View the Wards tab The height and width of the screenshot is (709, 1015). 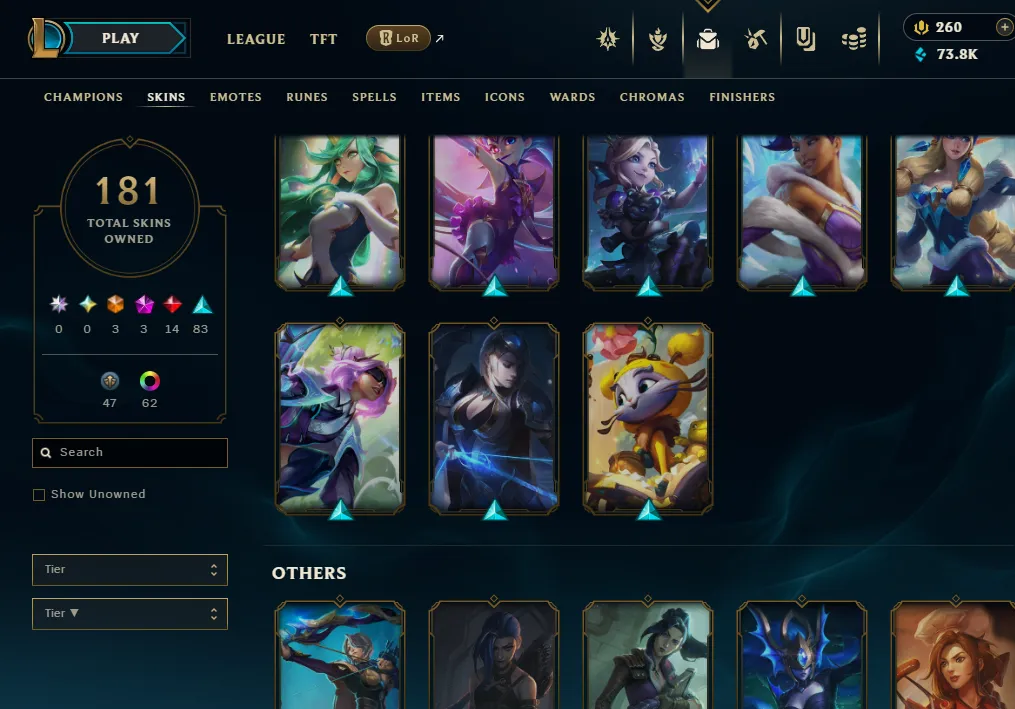click(x=572, y=97)
